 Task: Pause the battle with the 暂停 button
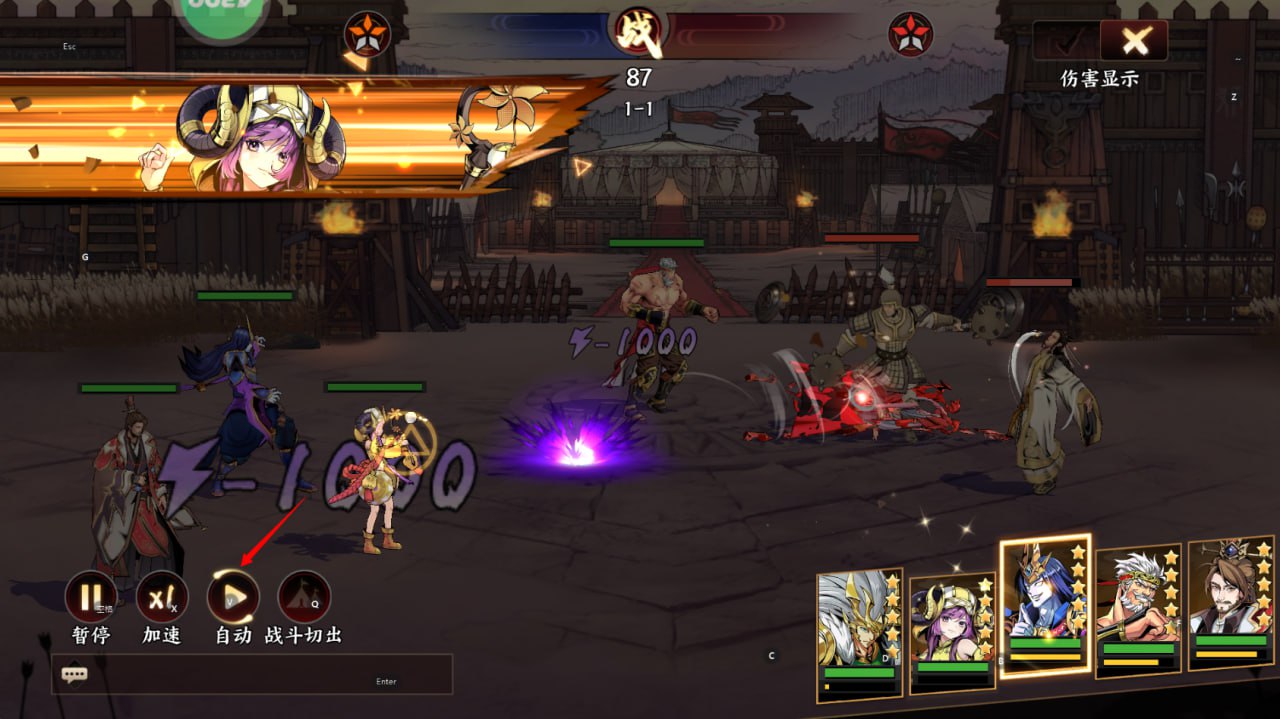point(91,597)
